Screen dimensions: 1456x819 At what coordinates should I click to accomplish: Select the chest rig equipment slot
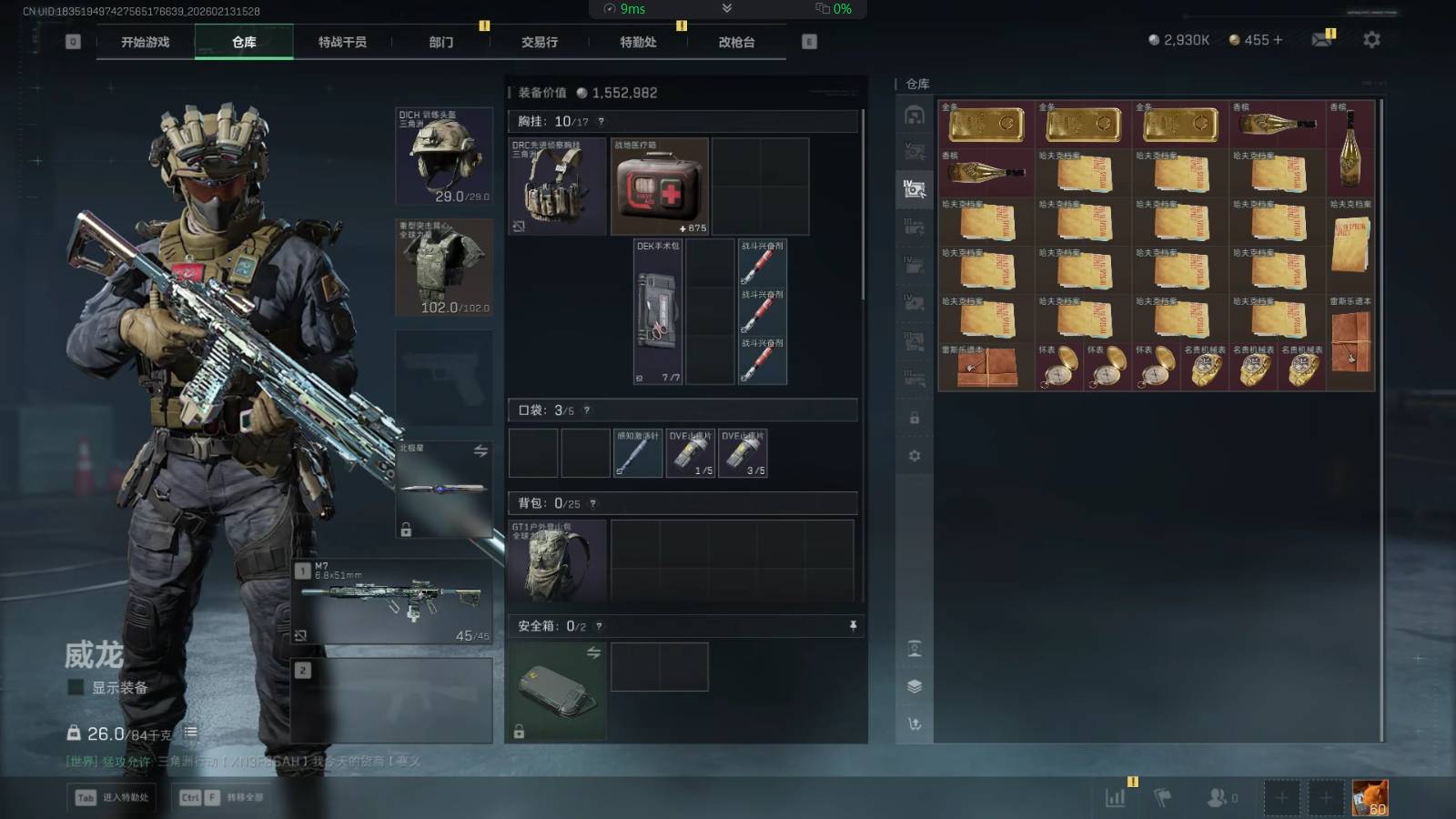(x=557, y=187)
